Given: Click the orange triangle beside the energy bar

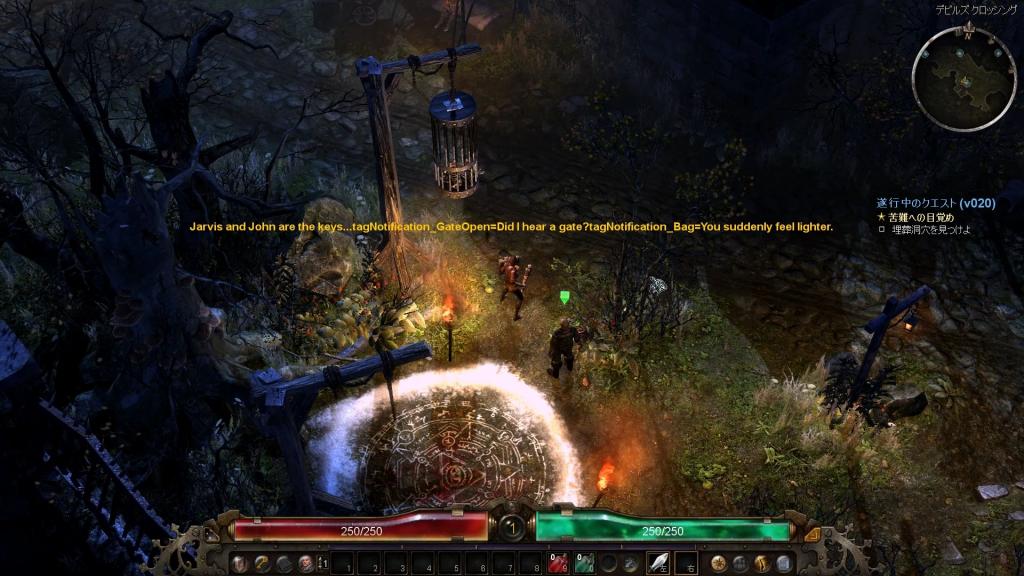Looking at the screenshot, I should (x=812, y=534).
